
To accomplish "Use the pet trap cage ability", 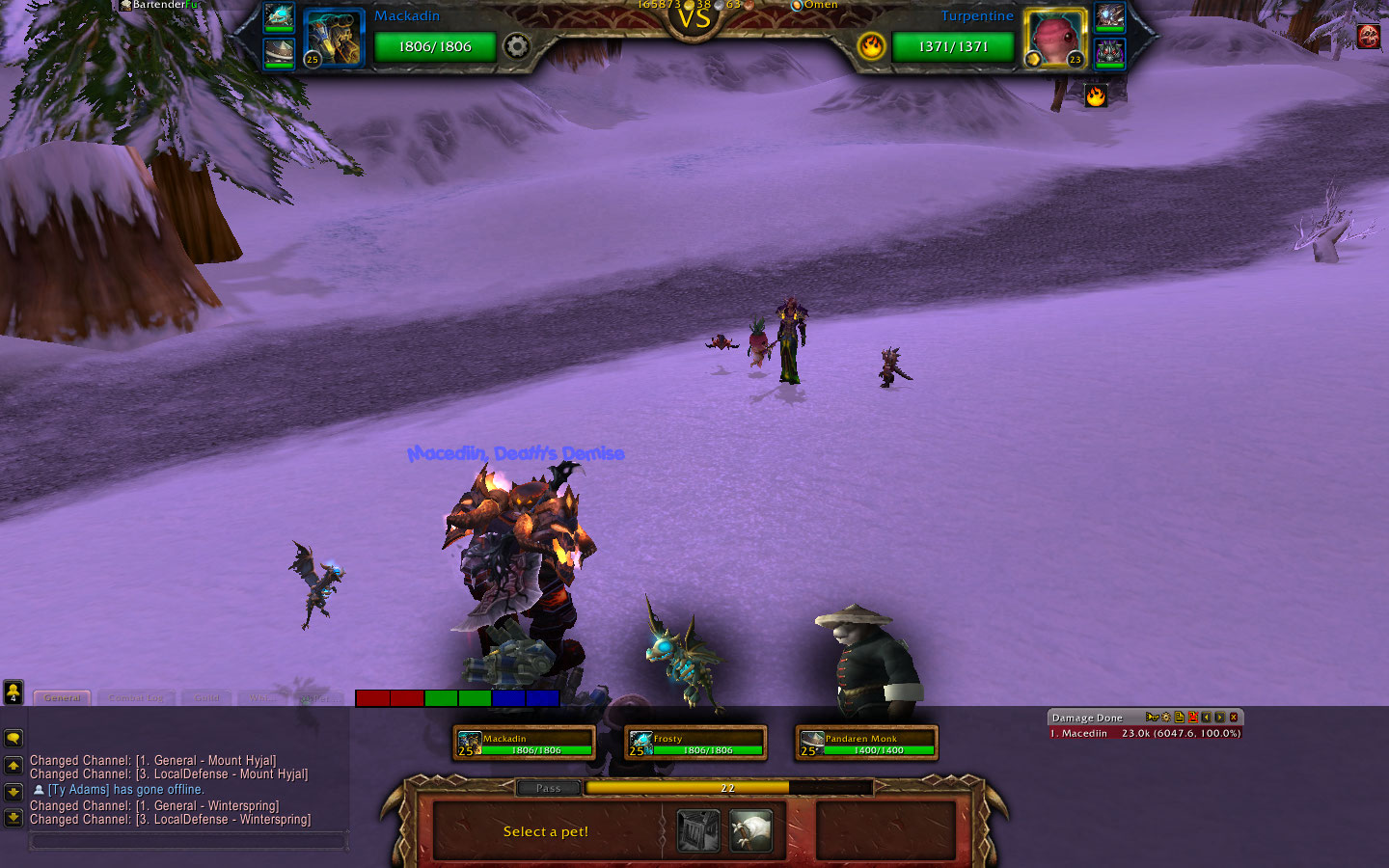I will (x=698, y=831).
